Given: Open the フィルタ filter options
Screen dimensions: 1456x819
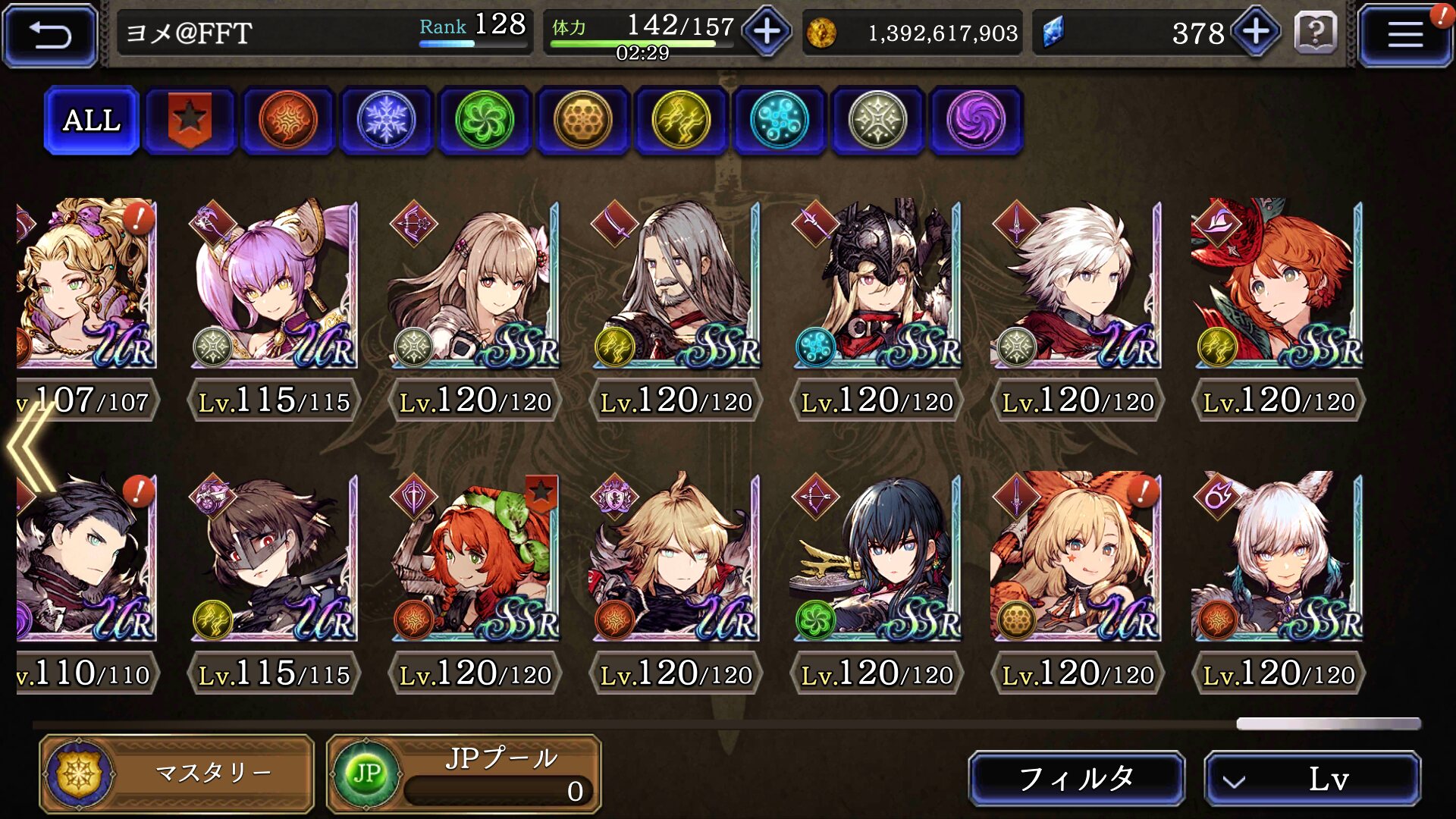Looking at the screenshot, I should pyautogui.click(x=1076, y=778).
